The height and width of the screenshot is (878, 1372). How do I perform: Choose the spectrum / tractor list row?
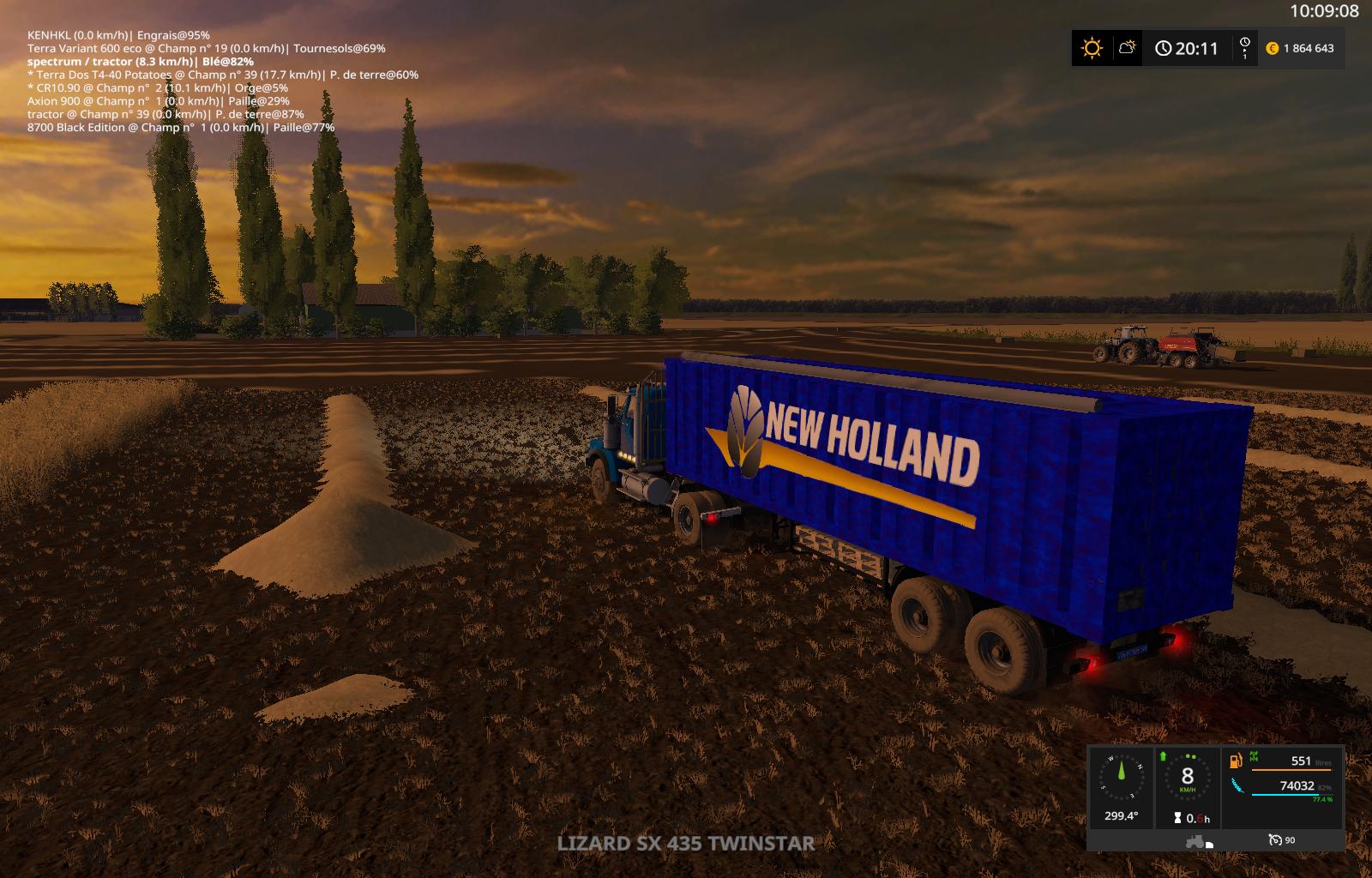[140, 62]
